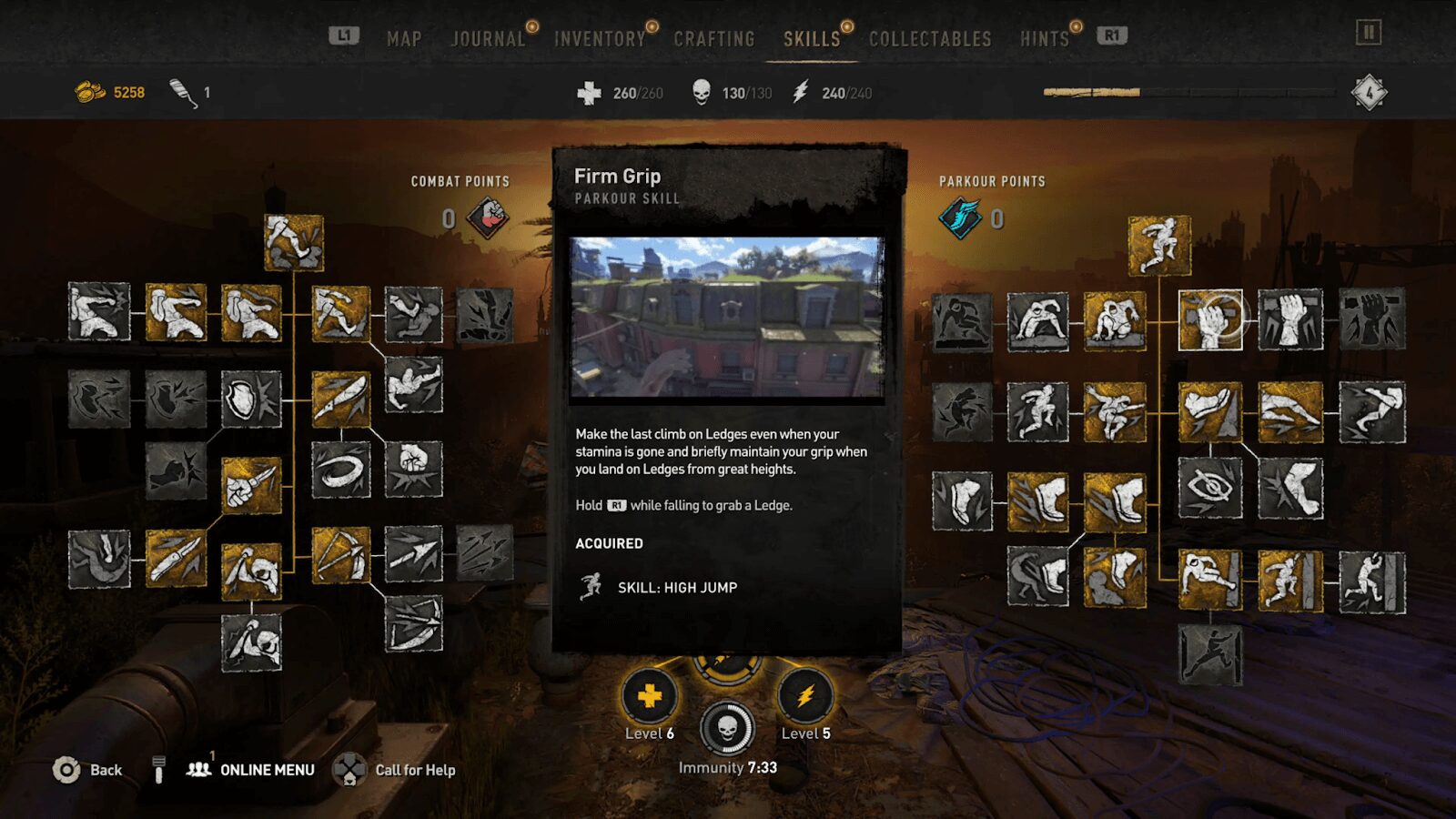Viewport: 1456px width, 819px height.
Task: Select the Crafting tab
Action: pyautogui.click(x=714, y=39)
